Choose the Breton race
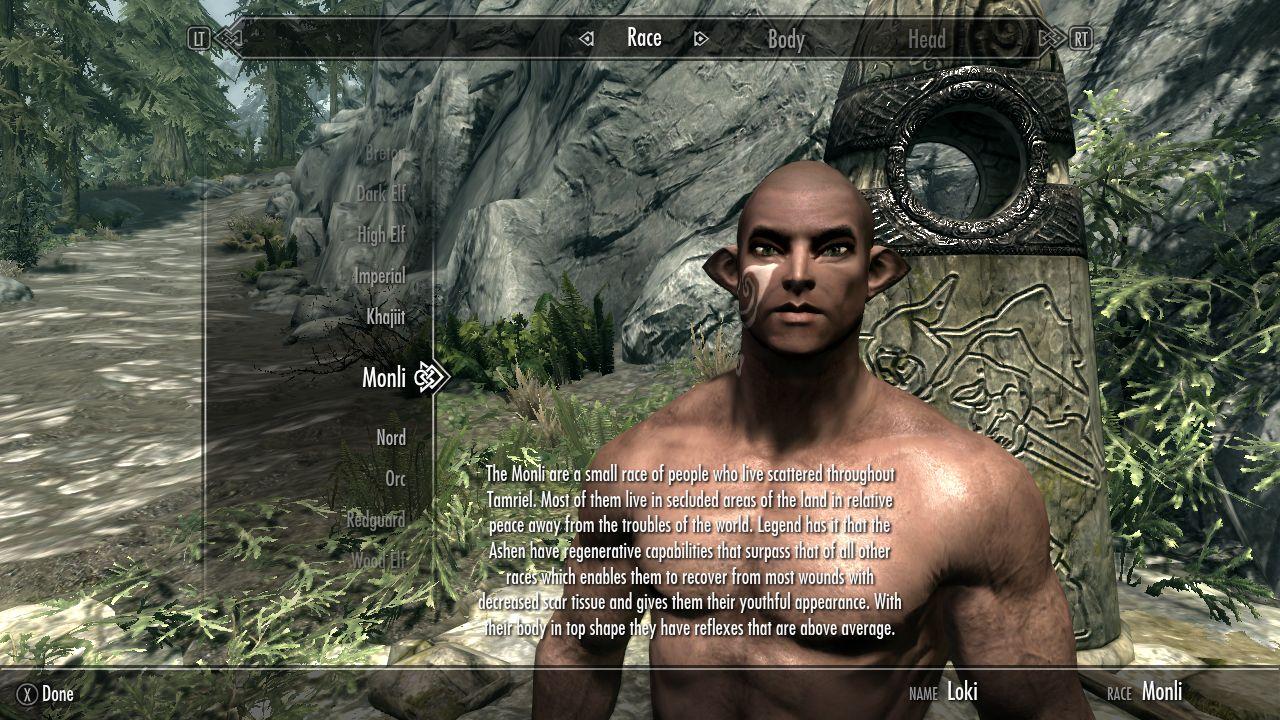1280x720 pixels. pyautogui.click(x=383, y=154)
